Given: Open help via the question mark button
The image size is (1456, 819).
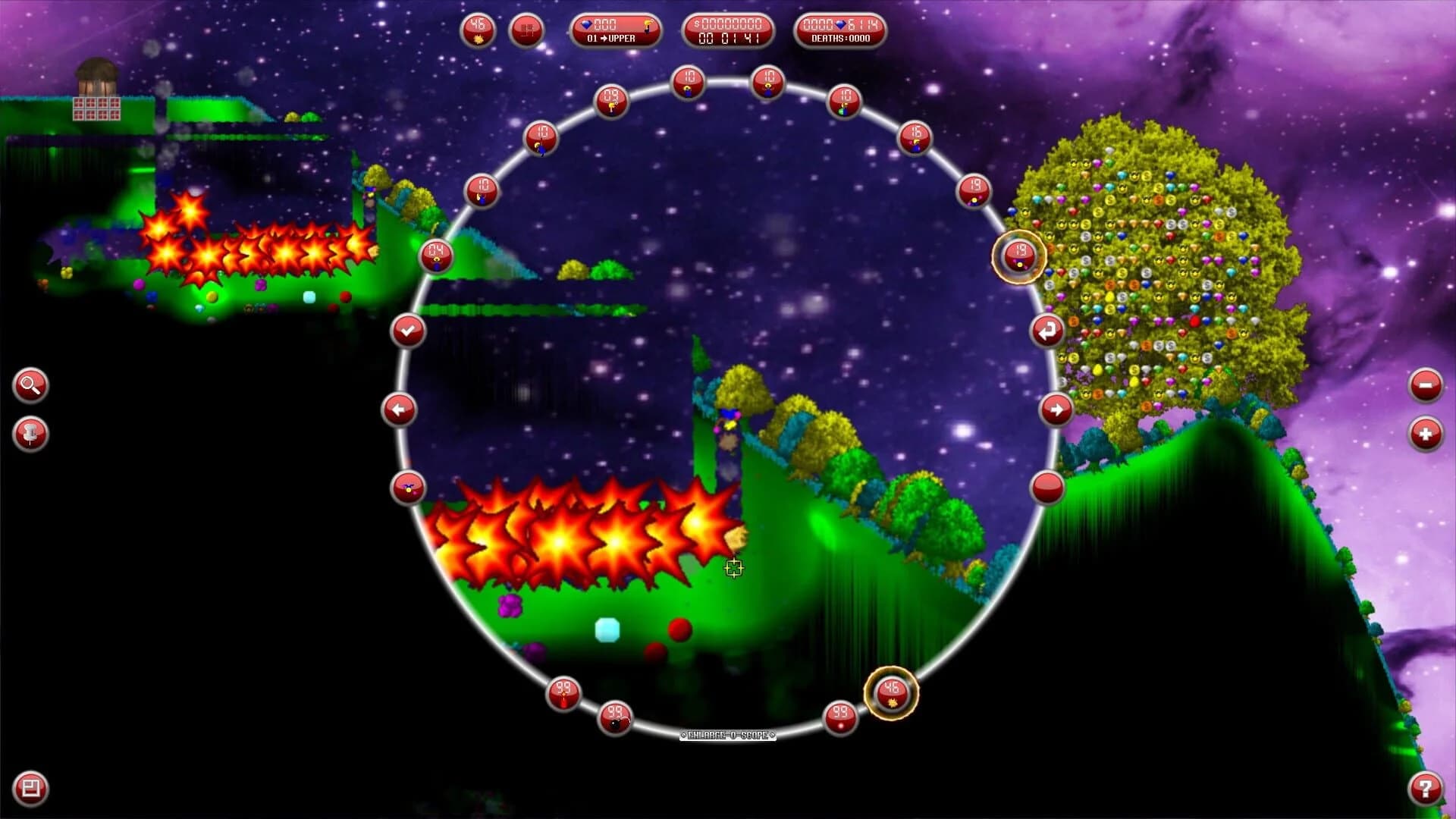Looking at the screenshot, I should click(x=1426, y=786).
